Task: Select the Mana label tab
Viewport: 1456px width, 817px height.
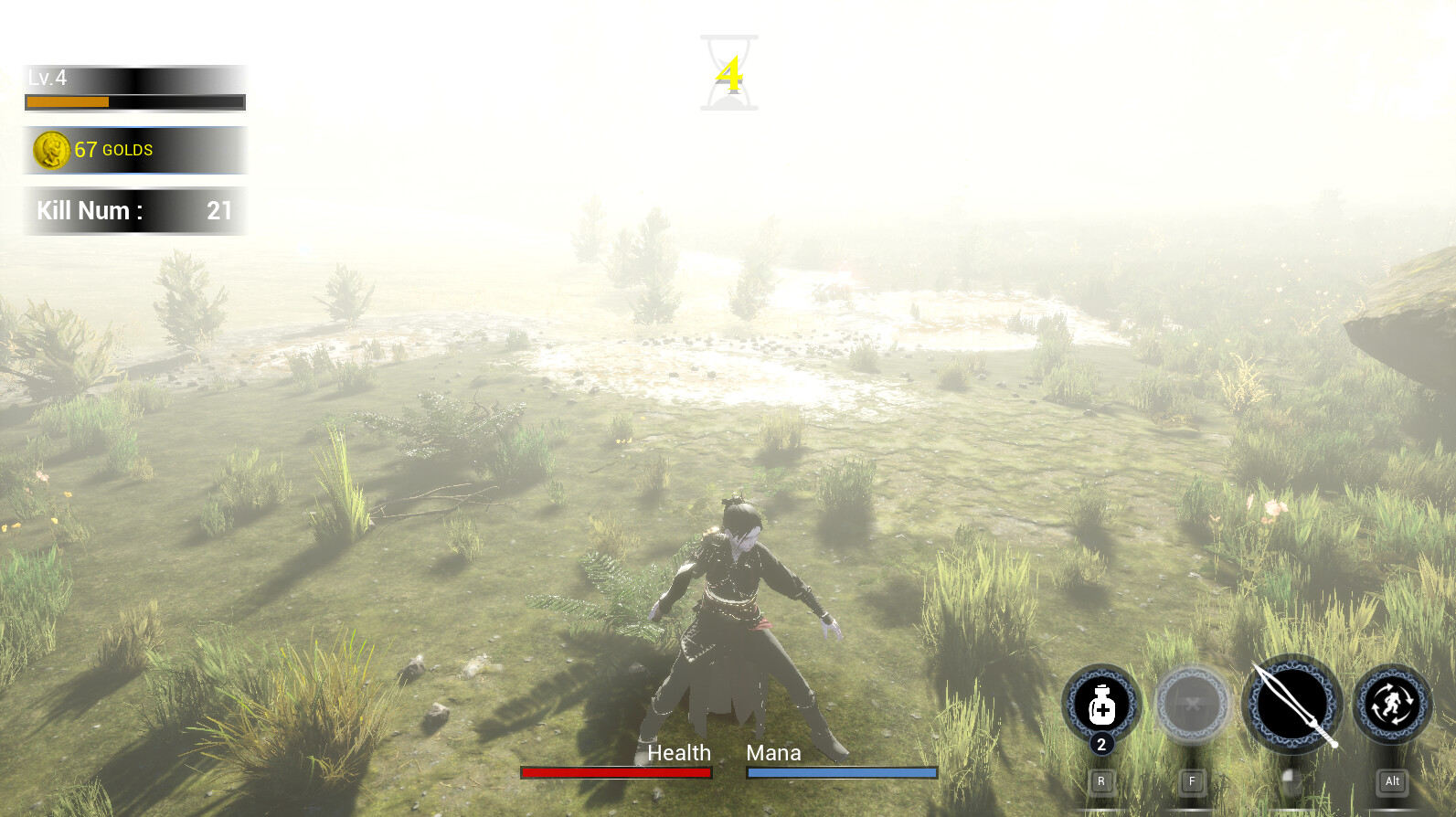Action: pyautogui.click(x=772, y=752)
